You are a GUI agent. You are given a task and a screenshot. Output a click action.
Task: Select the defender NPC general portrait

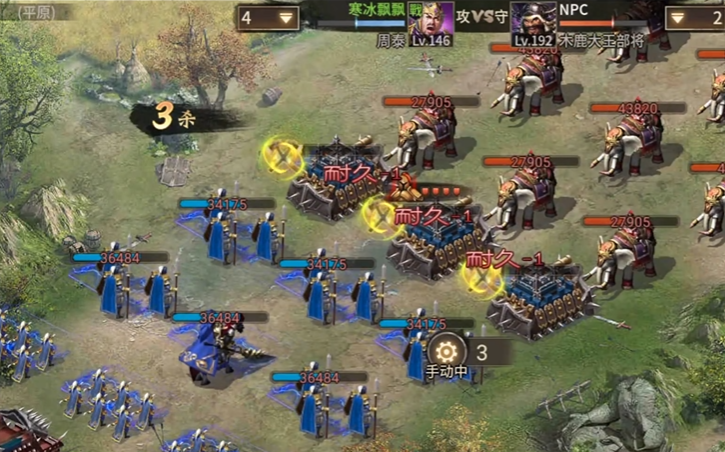[533, 20]
